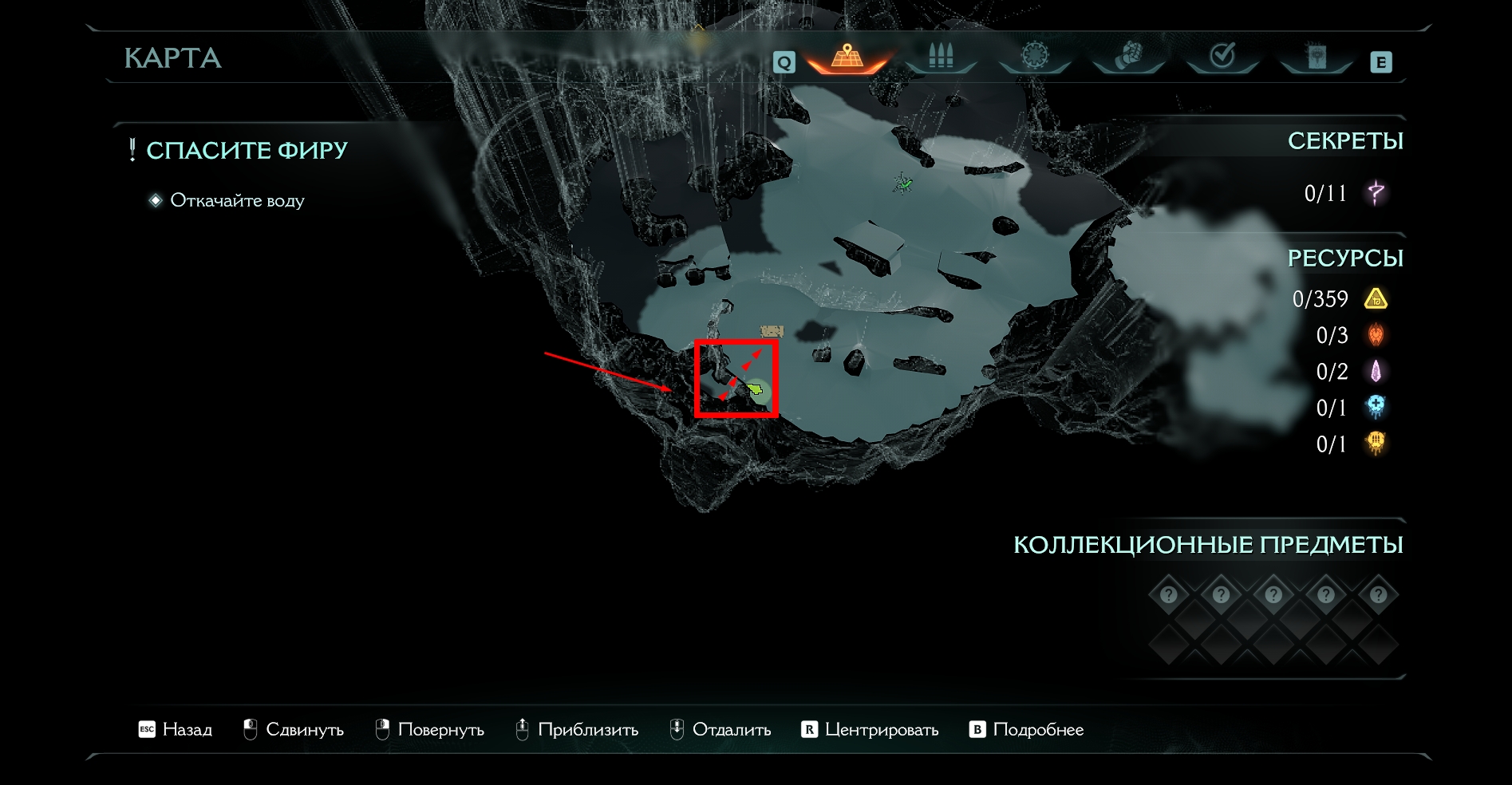Select the Спасите Фиру mission objective
The image size is (1512, 785).
247,150
